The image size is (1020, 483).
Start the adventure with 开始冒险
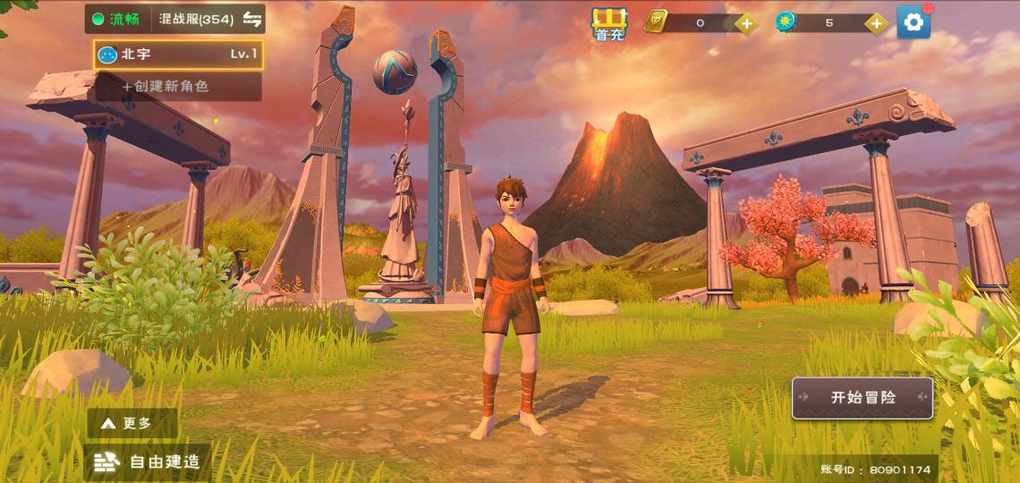click(862, 397)
